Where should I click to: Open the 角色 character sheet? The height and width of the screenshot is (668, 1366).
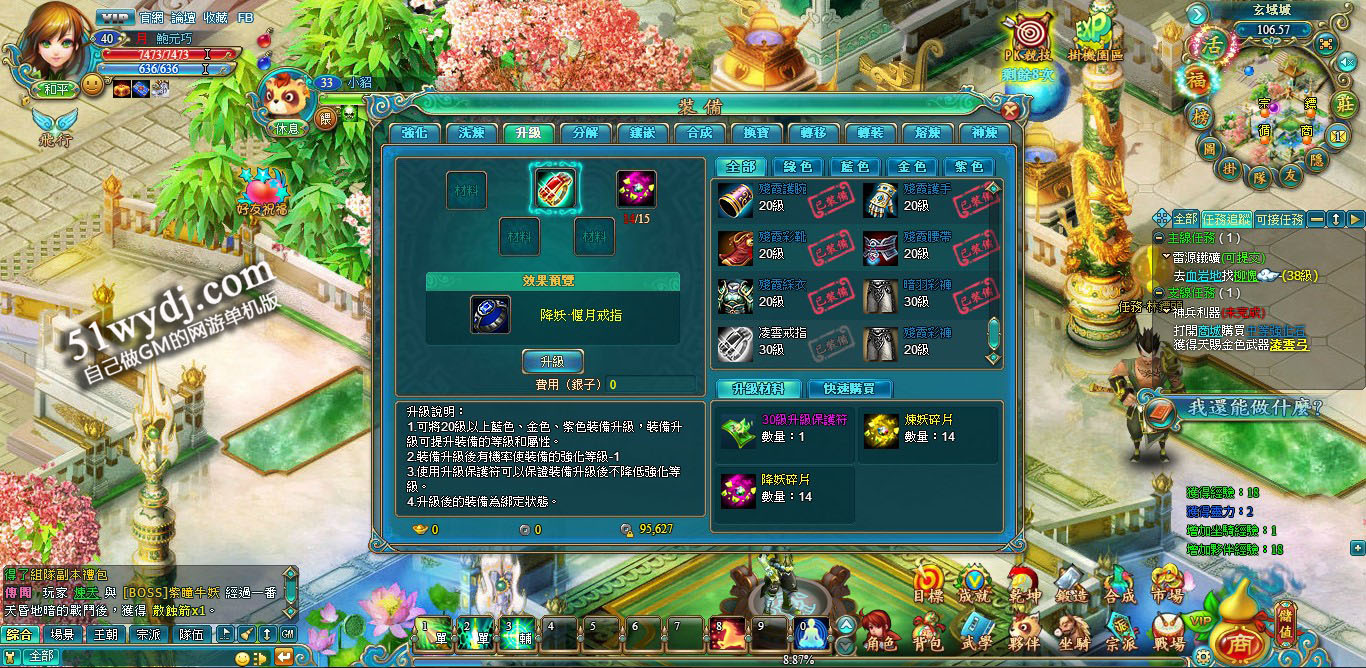tap(878, 631)
